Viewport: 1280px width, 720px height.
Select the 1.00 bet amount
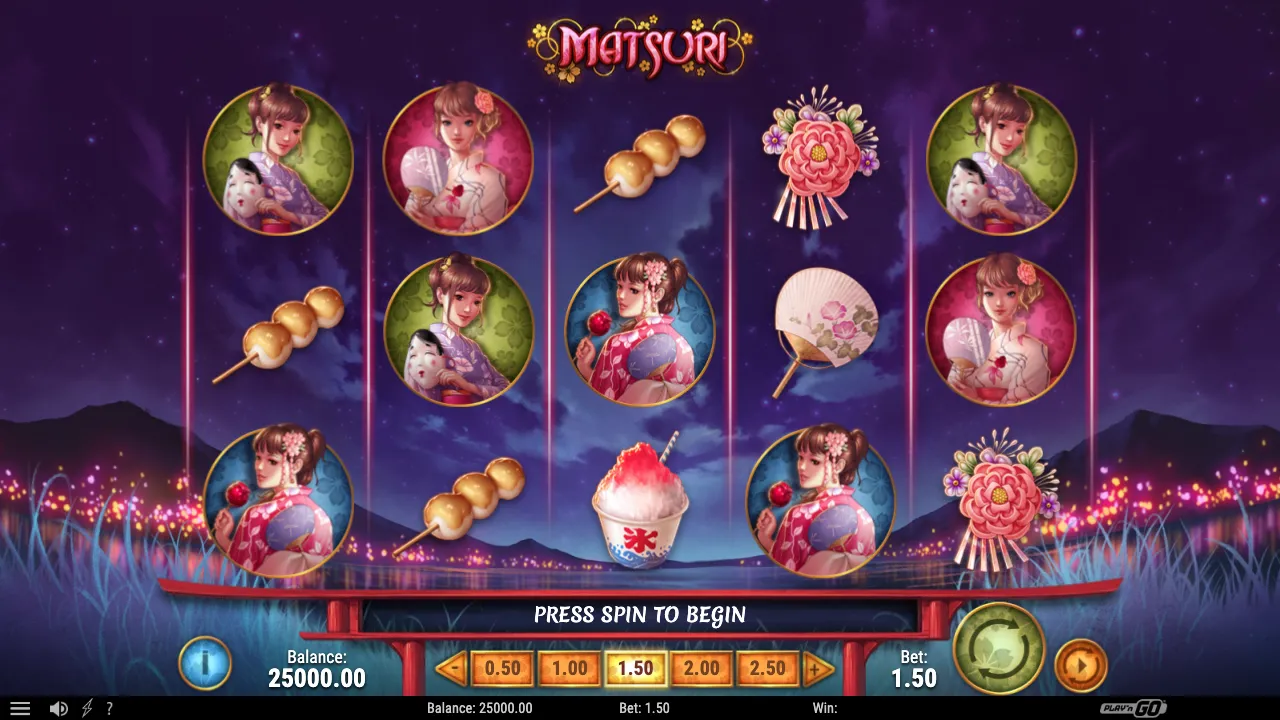point(569,668)
